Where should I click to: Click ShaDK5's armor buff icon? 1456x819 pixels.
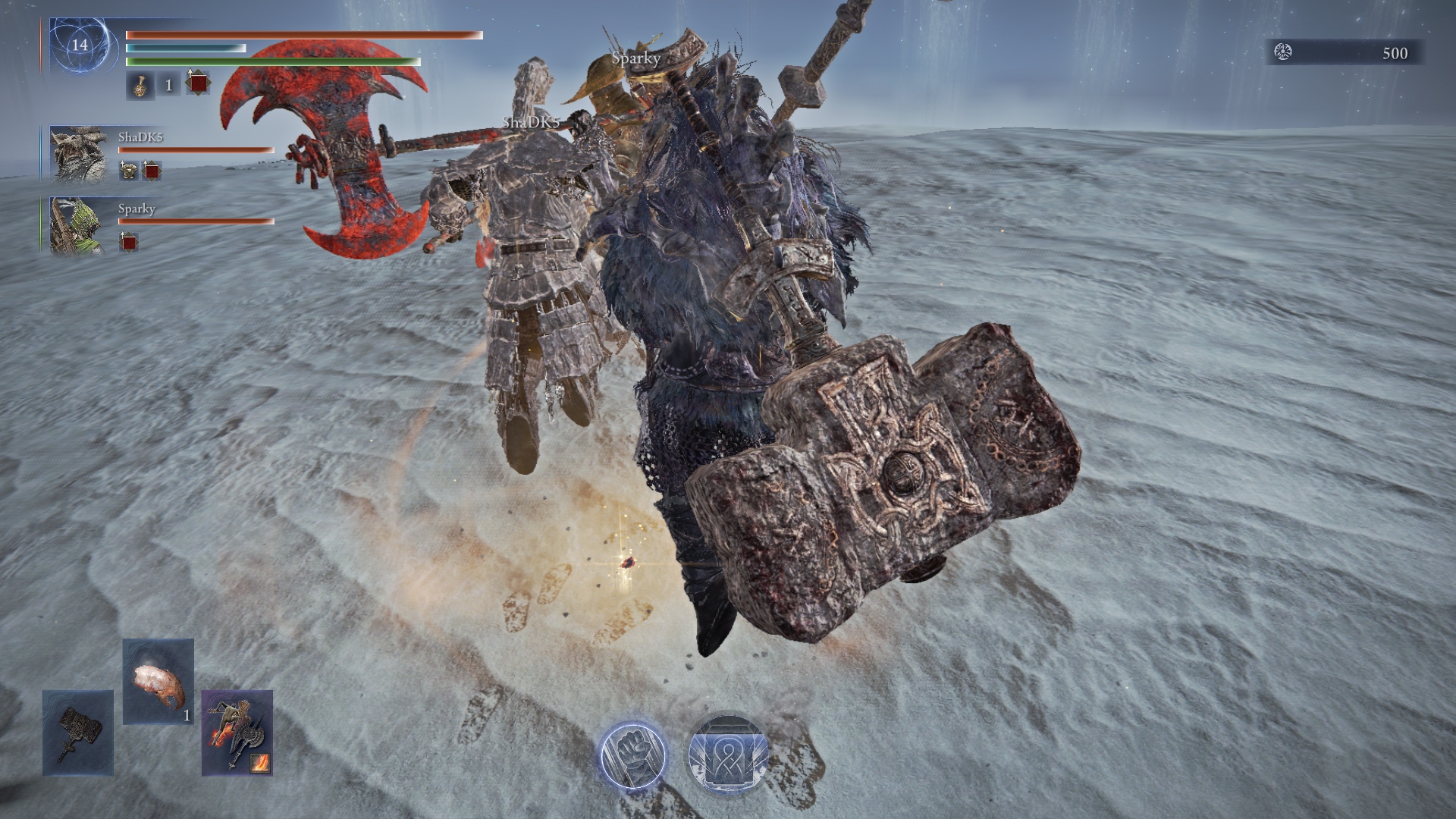[x=128, y=171]
